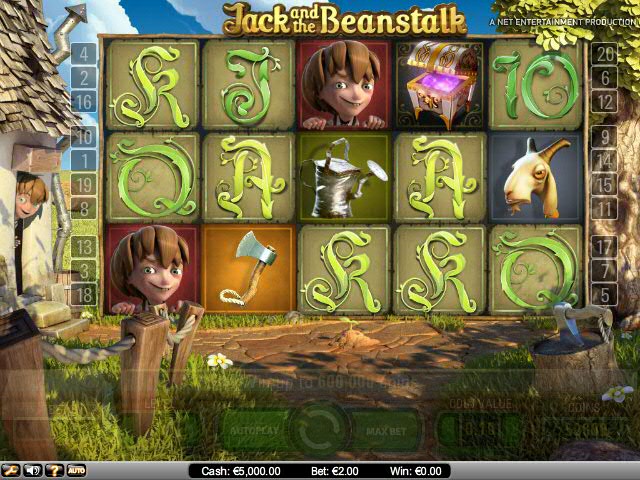
Task: Spin the reels with the circular arrows button
Action: [320, 430]
